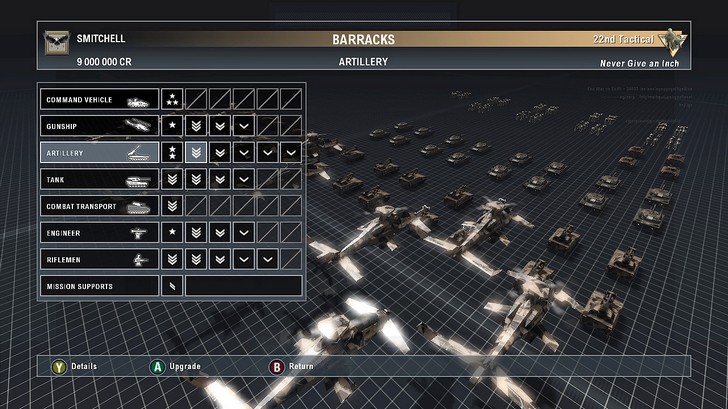The width and height of the screenshot is (728, 409).
Task: Click the Smitchell player emblem
Action: pos(55,42)
